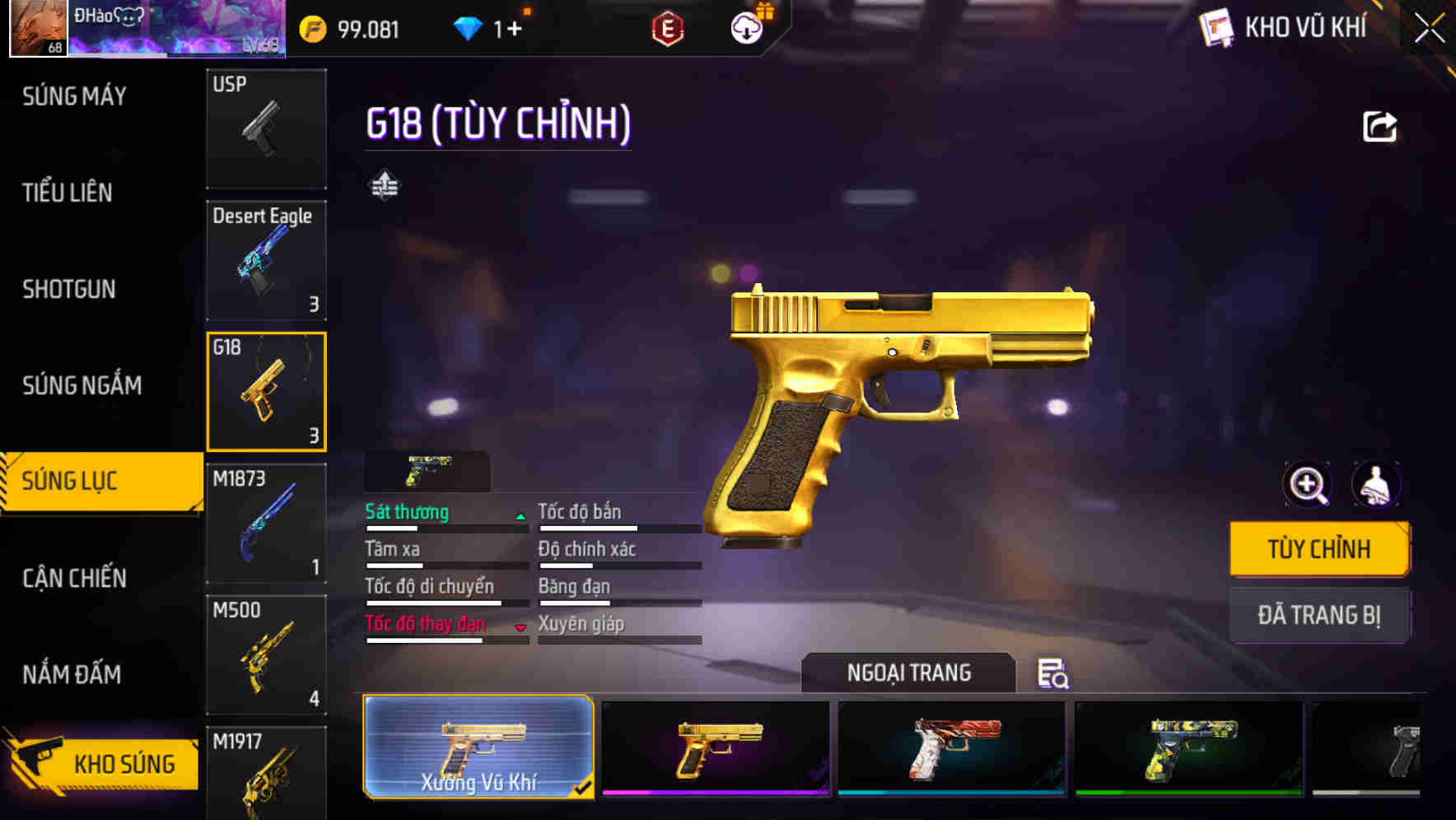
Task: Switch to the SHOTGUN category
Action: (69, 289)
